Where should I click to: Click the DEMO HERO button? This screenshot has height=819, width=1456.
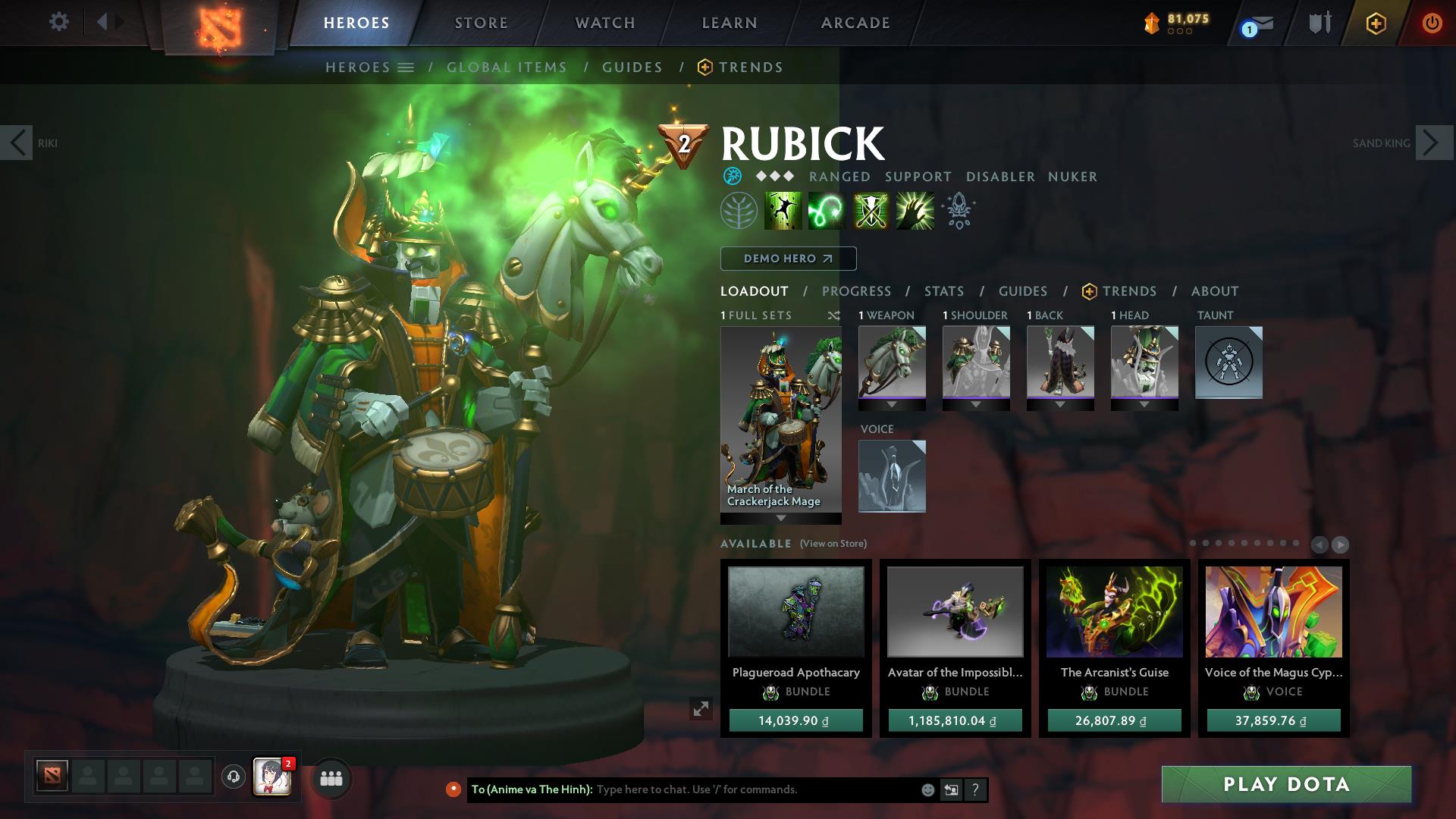[787, 259]
